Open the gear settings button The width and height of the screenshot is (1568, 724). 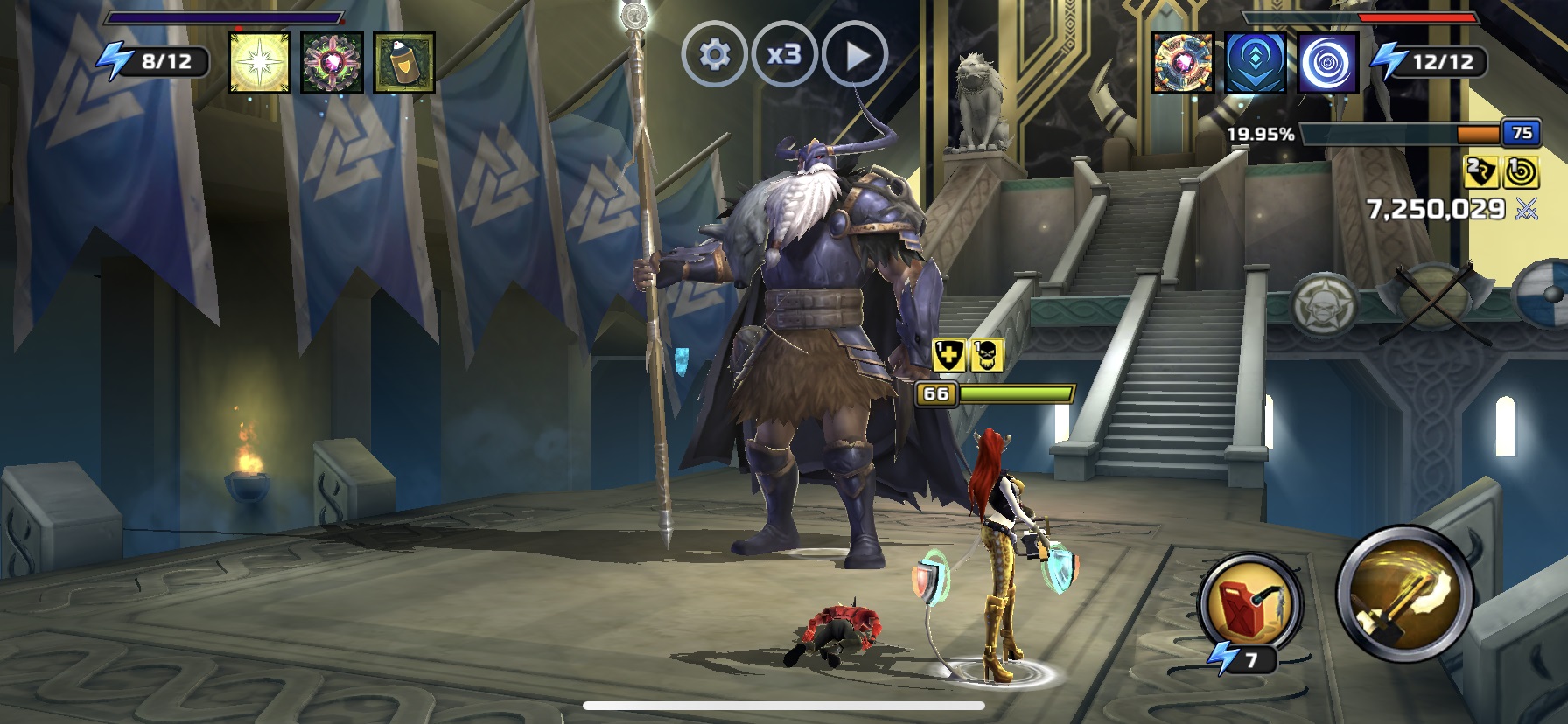point(714,55)
